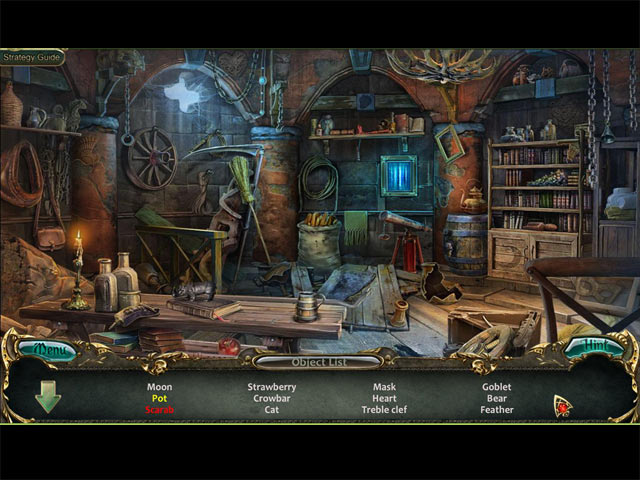Open the Strategy Guide
The image size is (640, 480).
[32, 57]
